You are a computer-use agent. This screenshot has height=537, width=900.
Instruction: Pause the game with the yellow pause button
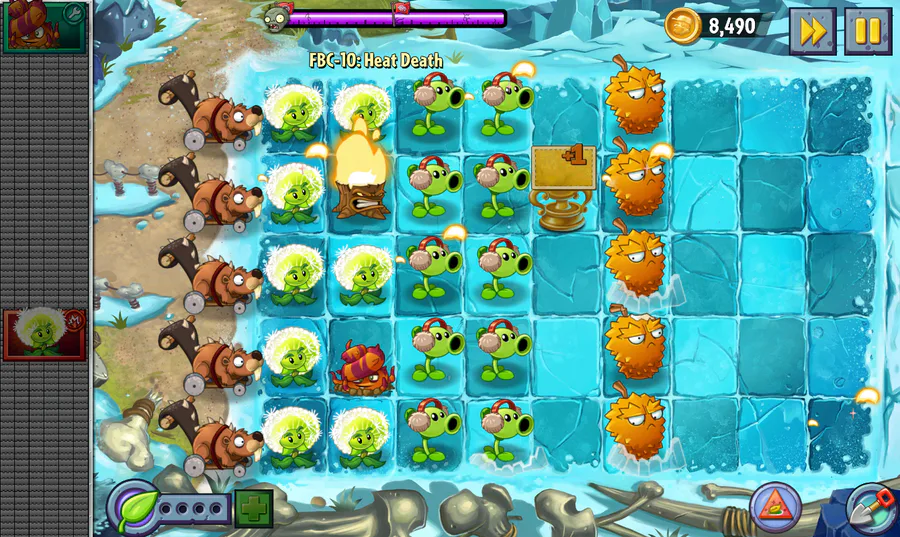[x=868, y=31]
